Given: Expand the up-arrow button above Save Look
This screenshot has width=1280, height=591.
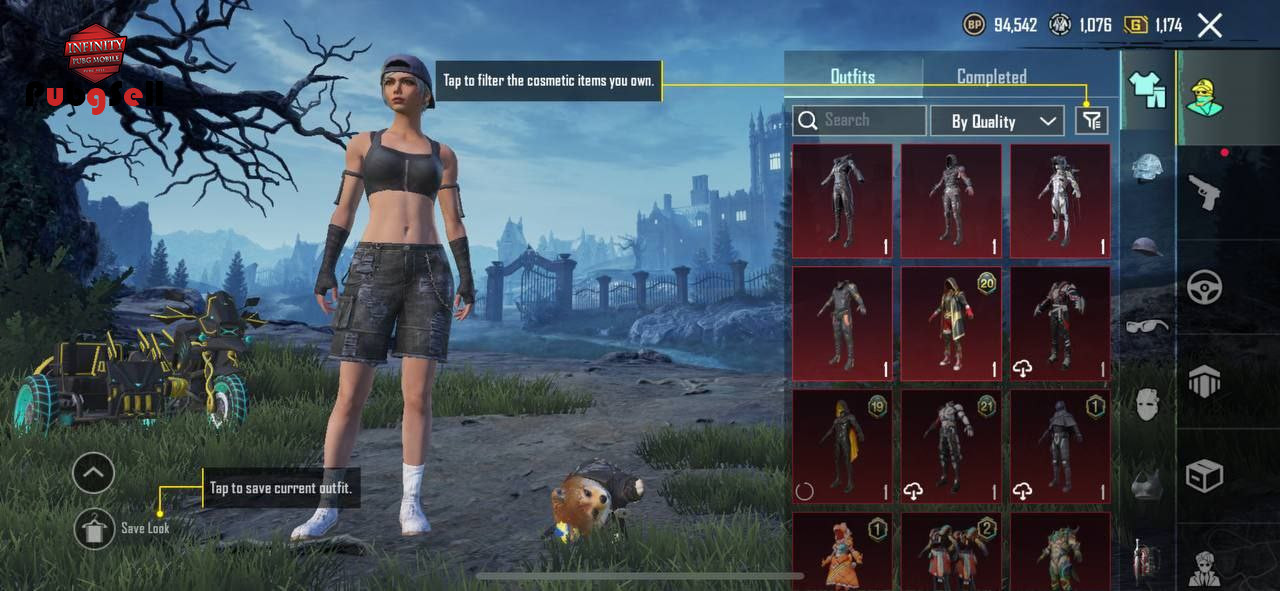Looking at the screenshot, I should 94,473.
